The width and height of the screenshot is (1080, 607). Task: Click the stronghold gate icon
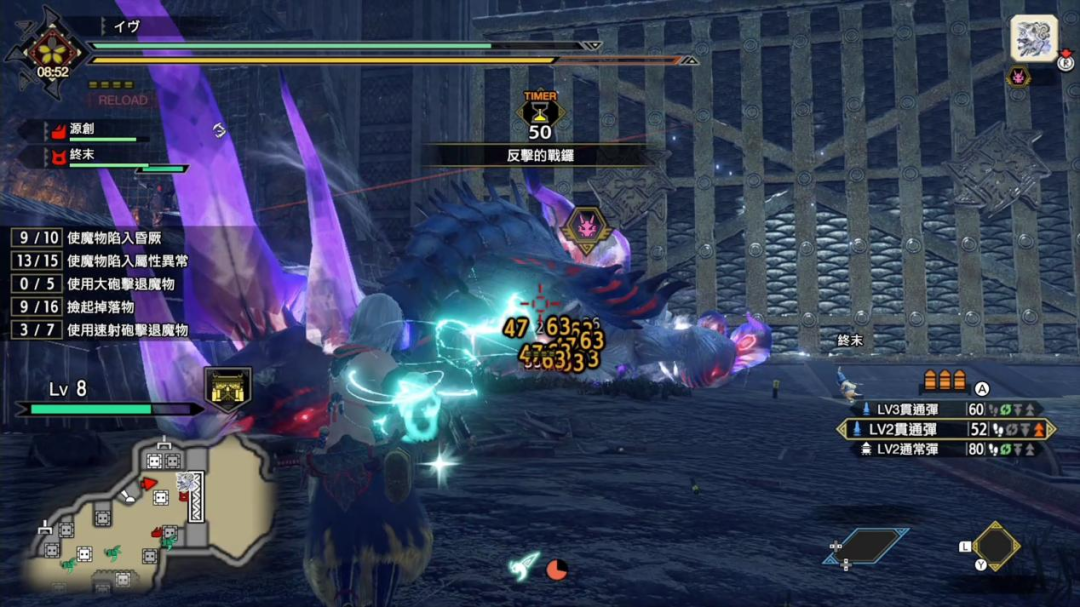227,389
